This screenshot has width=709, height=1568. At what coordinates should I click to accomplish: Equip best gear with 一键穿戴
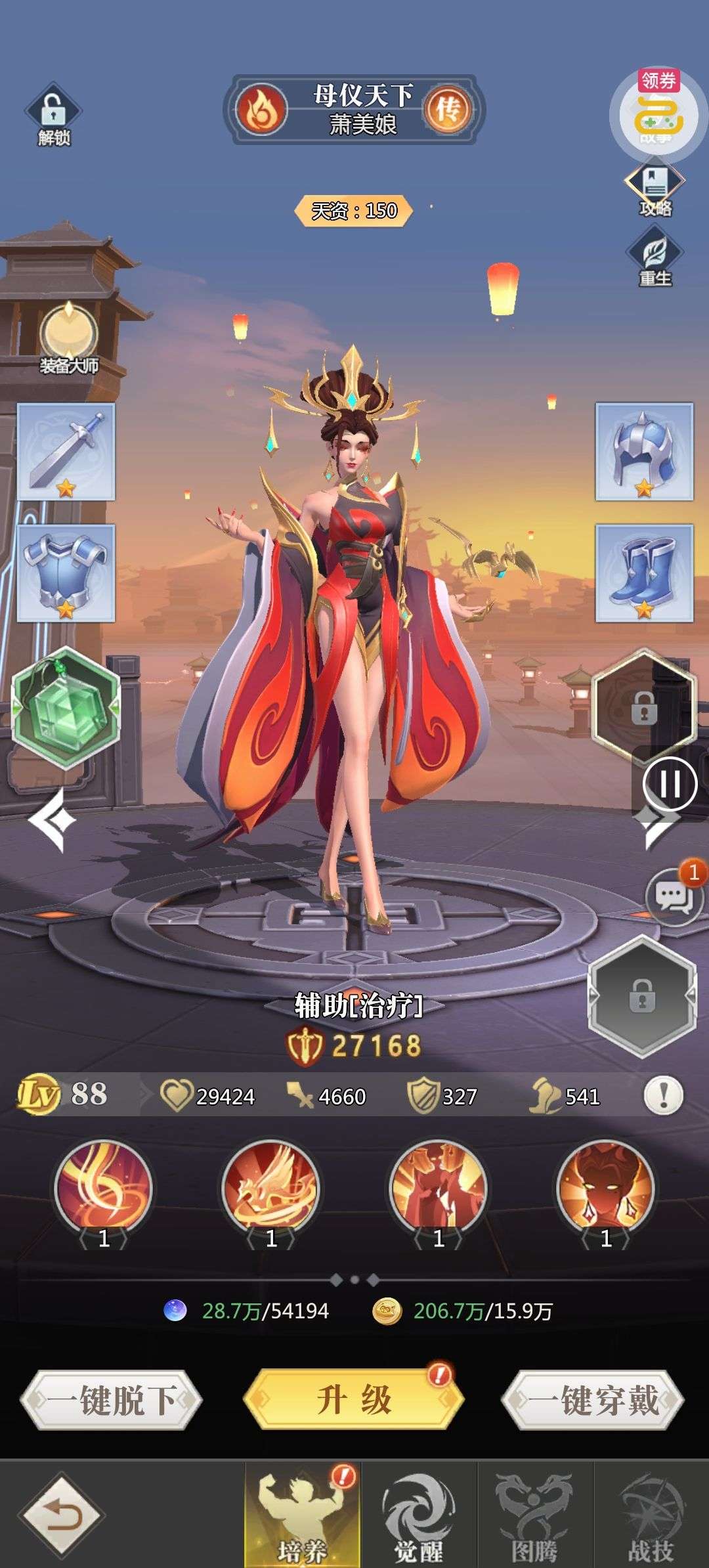[593, 1401]
